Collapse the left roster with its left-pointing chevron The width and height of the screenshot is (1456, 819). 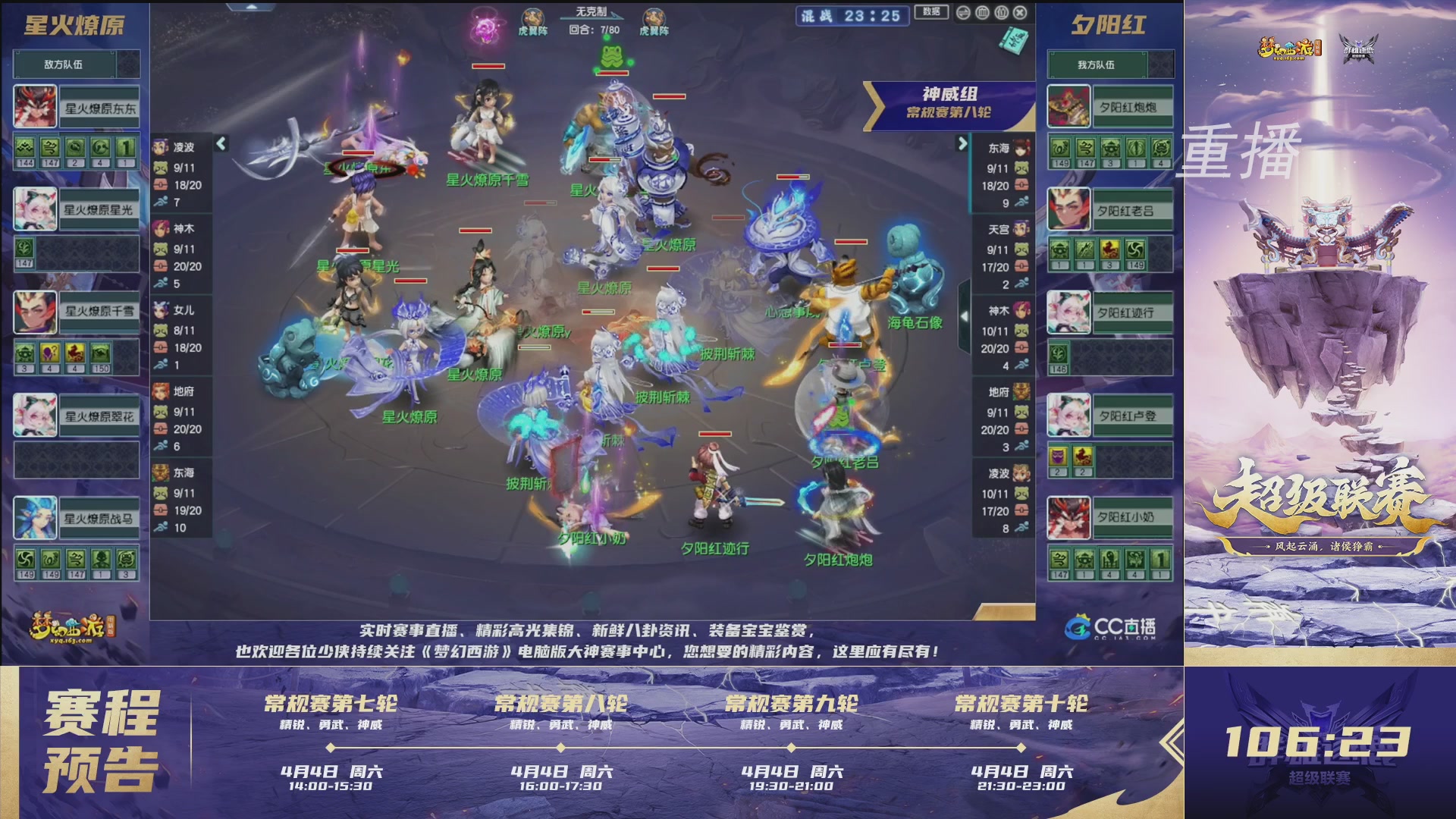pyautogui.click(x=221, y=142)
